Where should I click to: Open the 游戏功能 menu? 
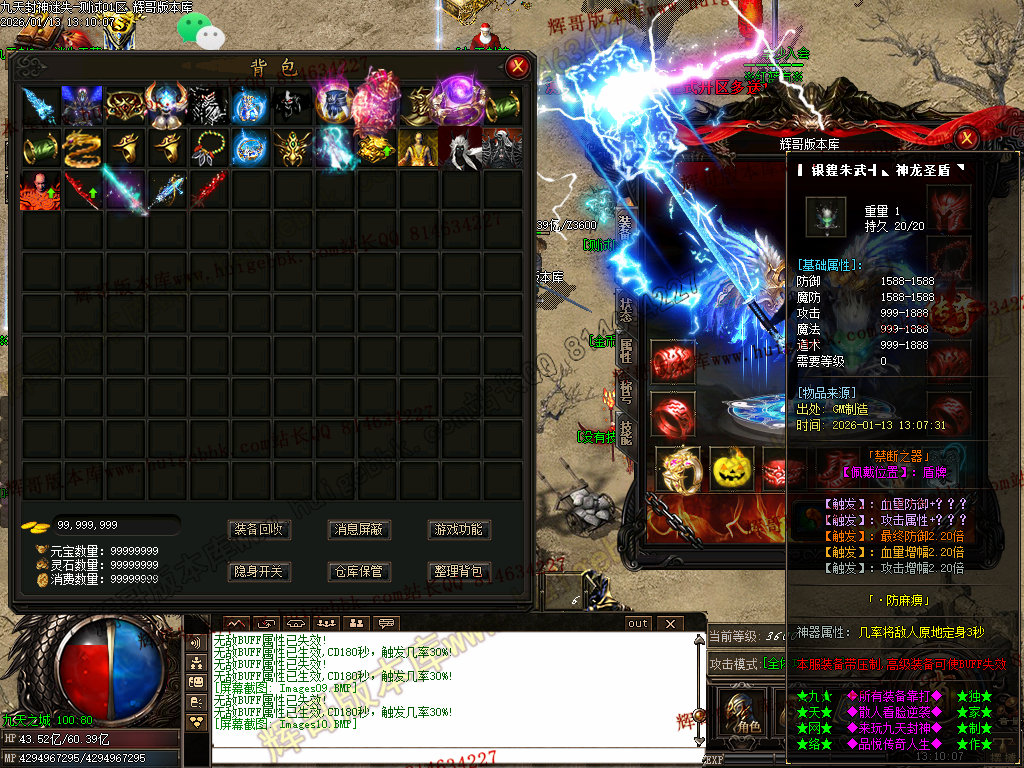[458, 529]
